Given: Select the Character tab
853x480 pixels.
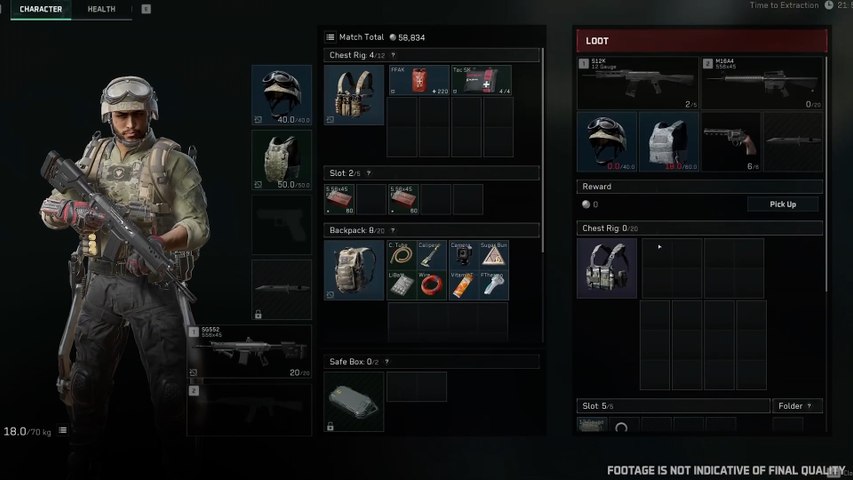Looking at the screenshot, I should click(41, 9).
